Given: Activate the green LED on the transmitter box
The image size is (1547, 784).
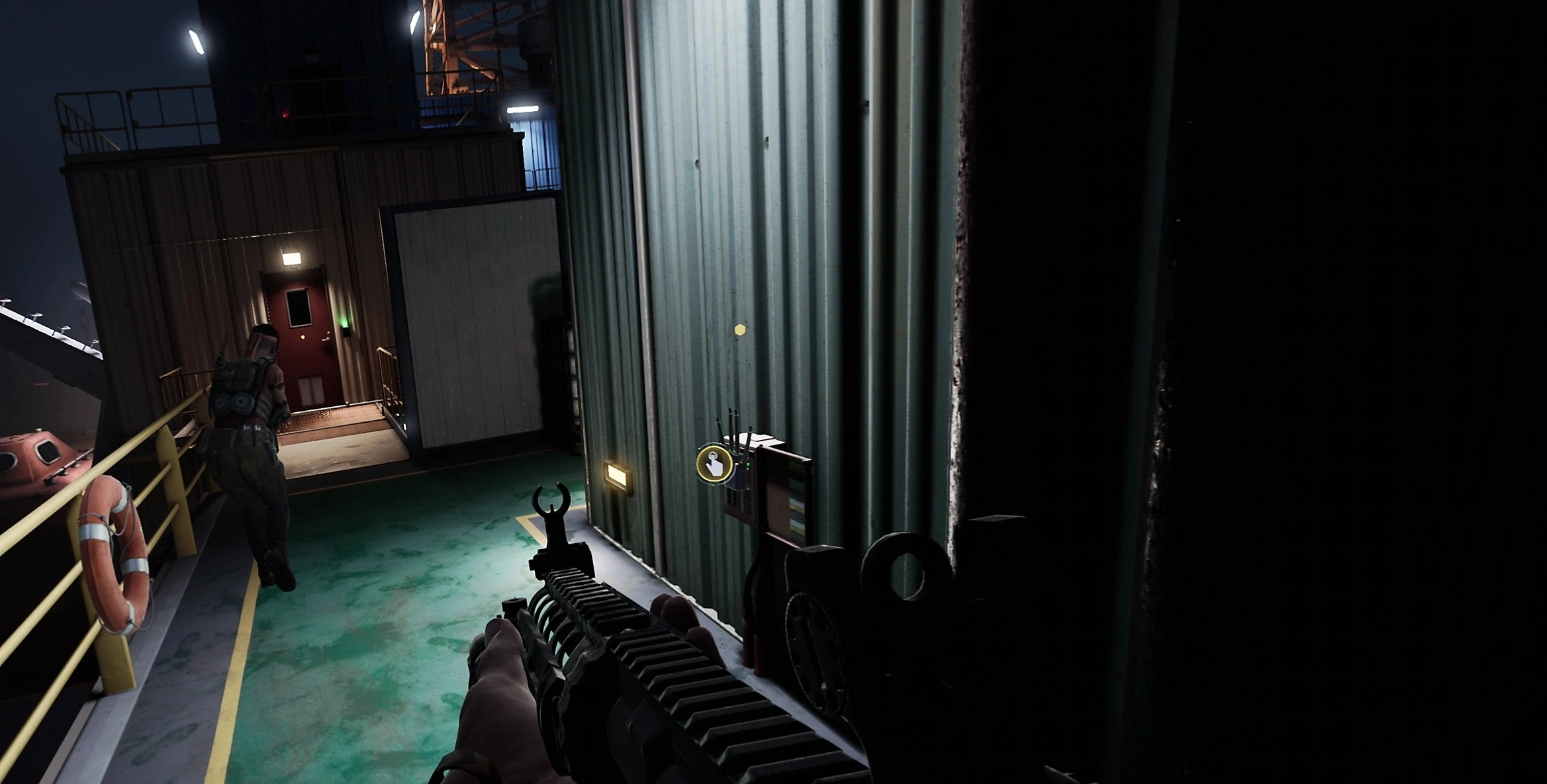Looking at the screenshot, I should 747,465.
